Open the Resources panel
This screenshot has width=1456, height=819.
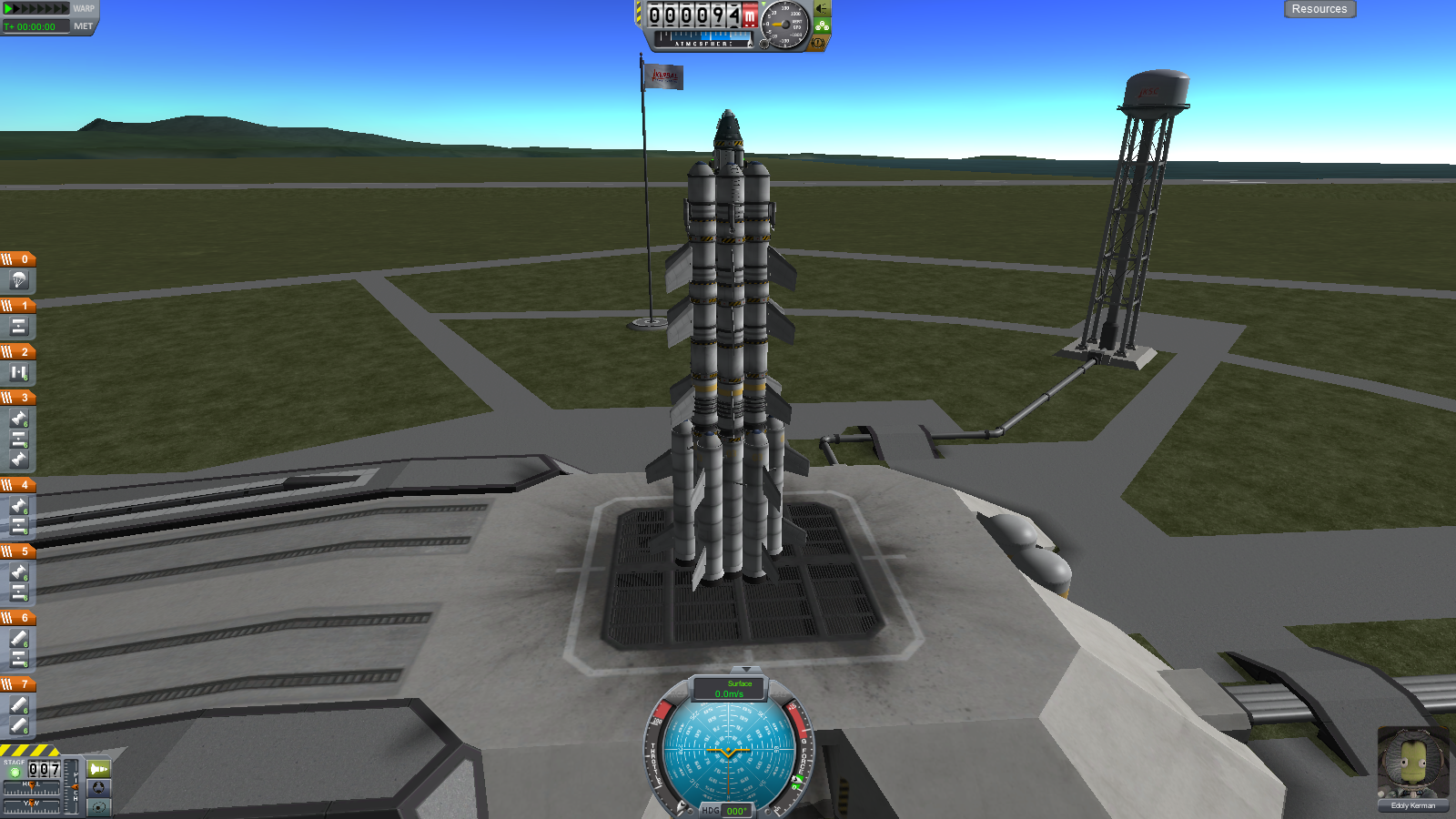(1319, 9)
